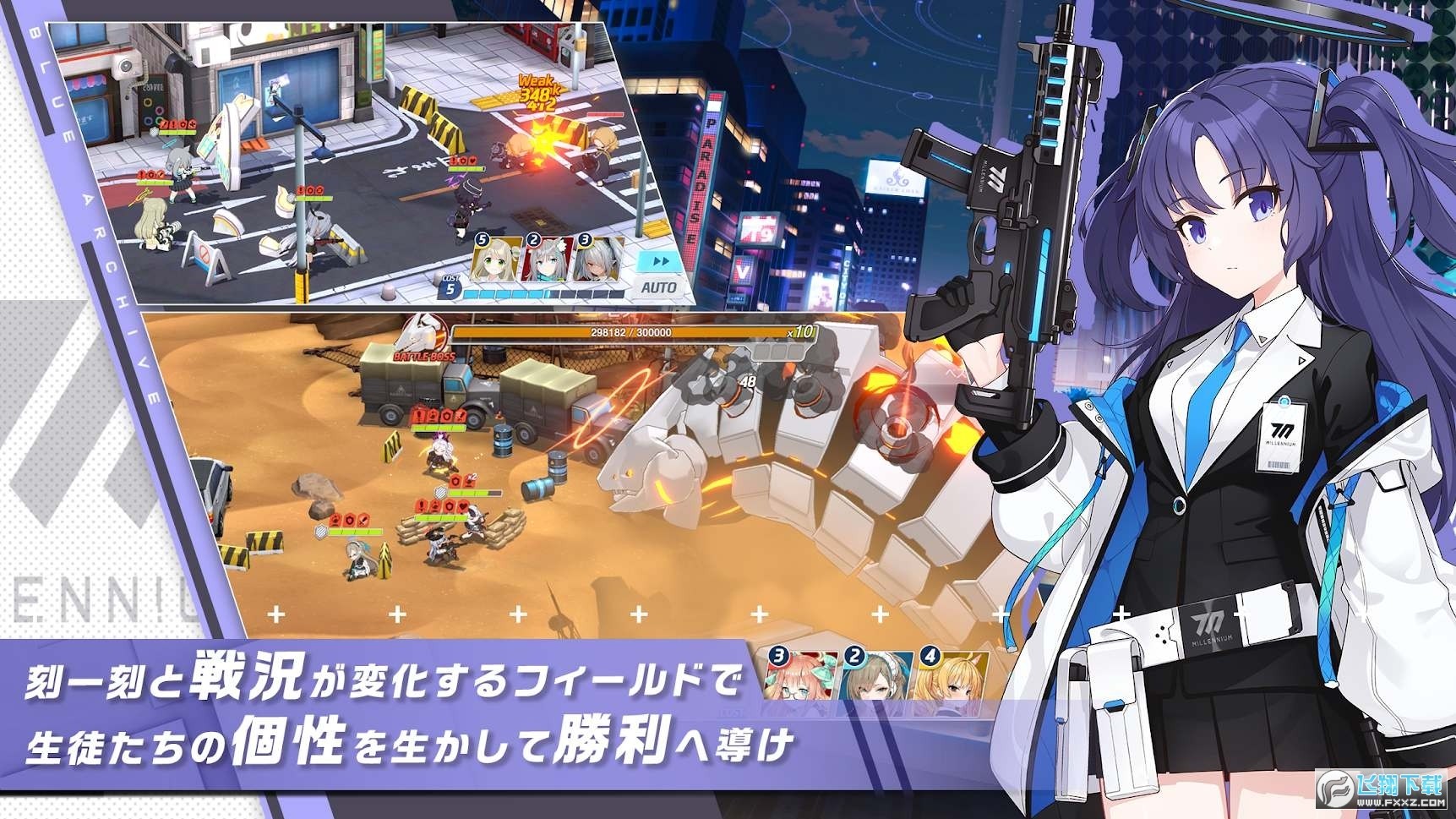Click the empty boss skill gauge slots
1456x819 pixels.
click(x=778, y=352)
